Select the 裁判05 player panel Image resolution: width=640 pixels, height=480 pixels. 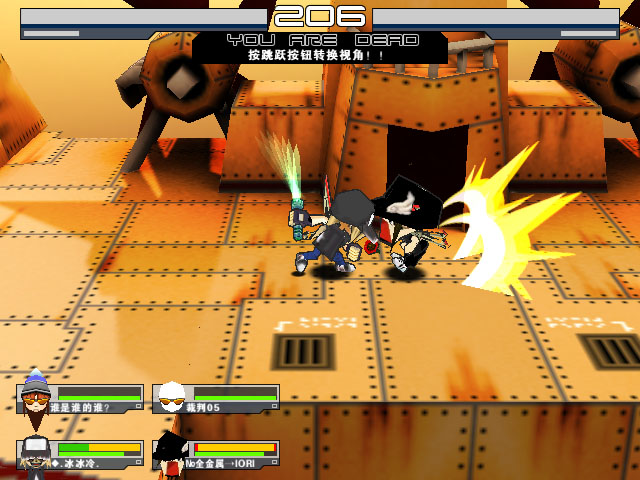coord(217,399)
